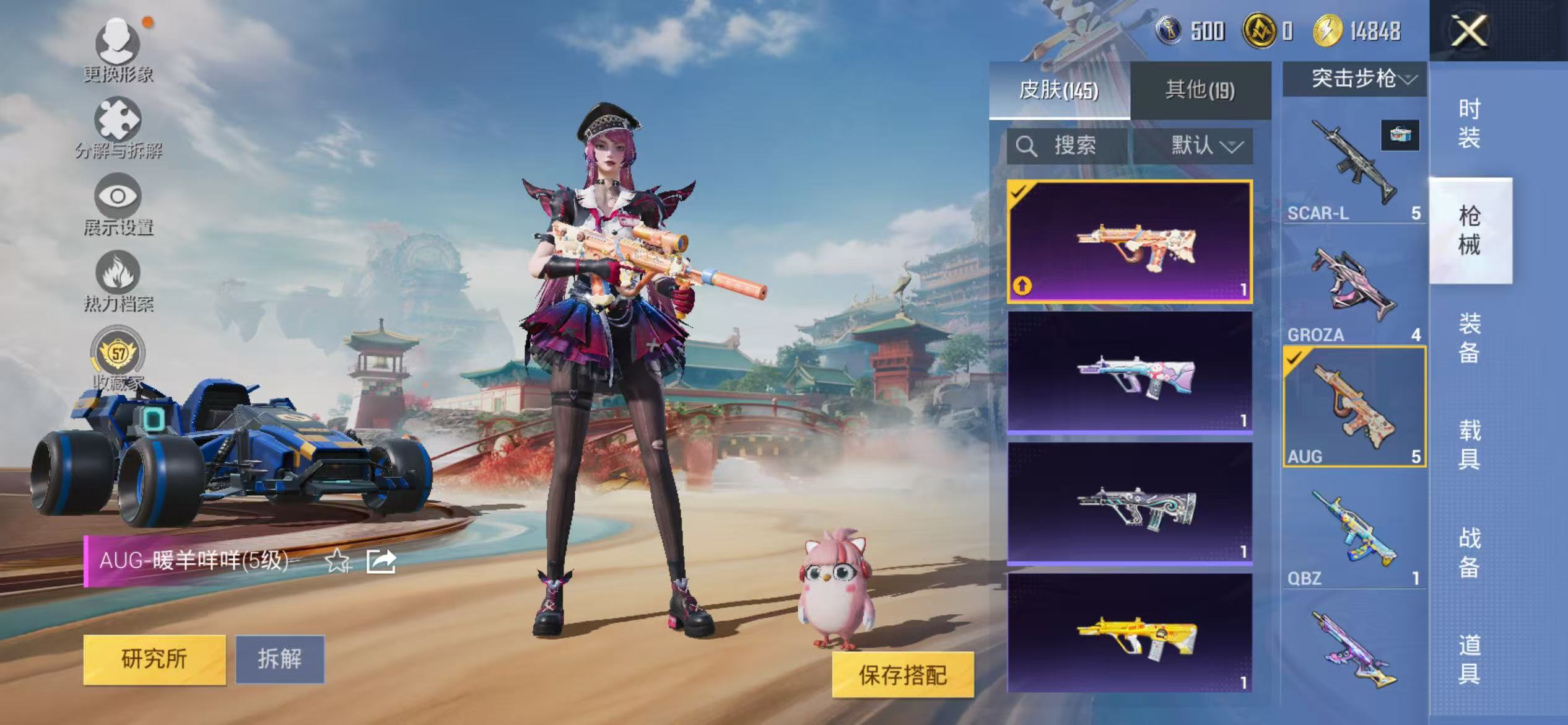
Task: Open the search 搜索 bar in skins panel
Action: [x=1061, y=146]
